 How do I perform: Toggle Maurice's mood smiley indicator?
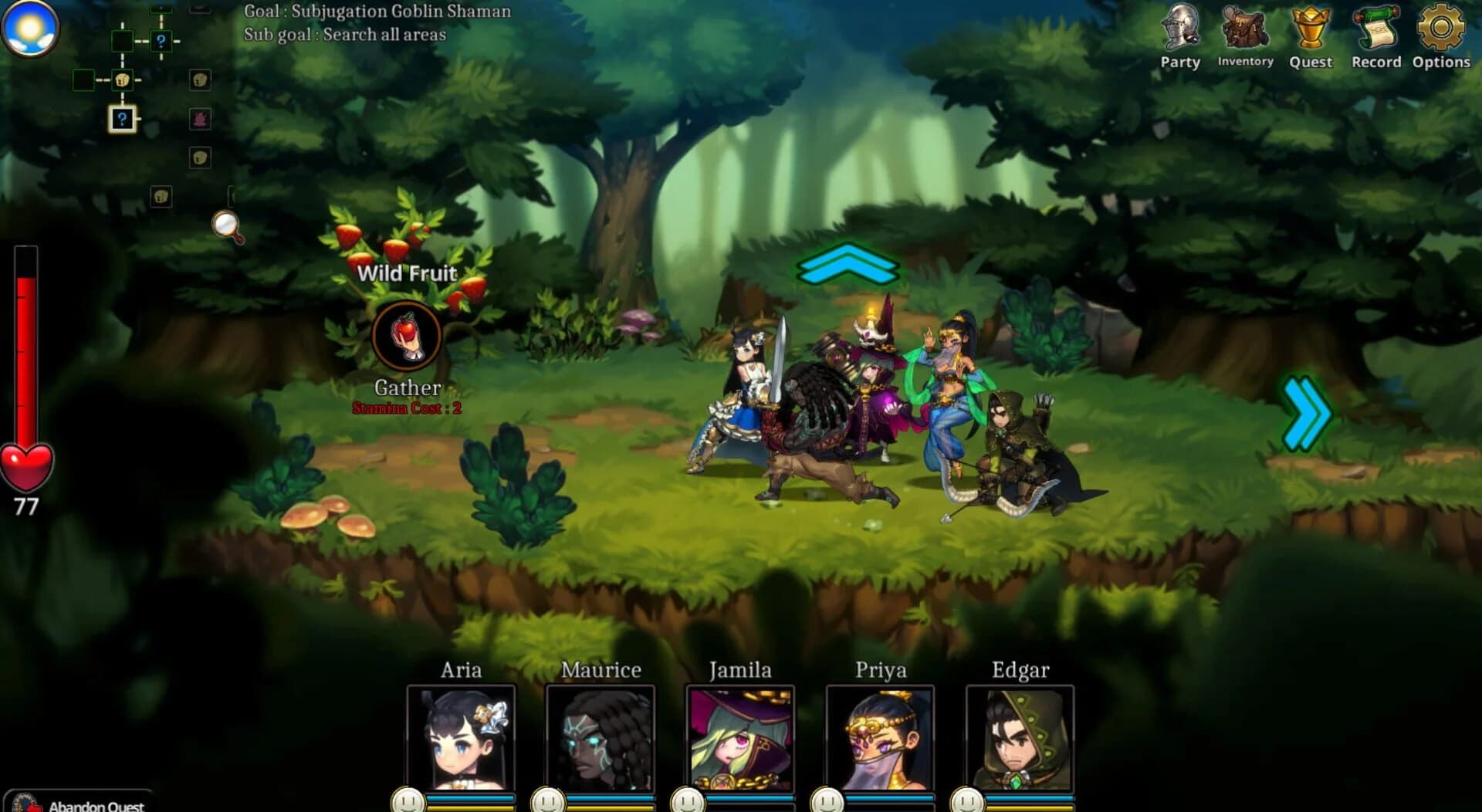click(x=550, y=801)
